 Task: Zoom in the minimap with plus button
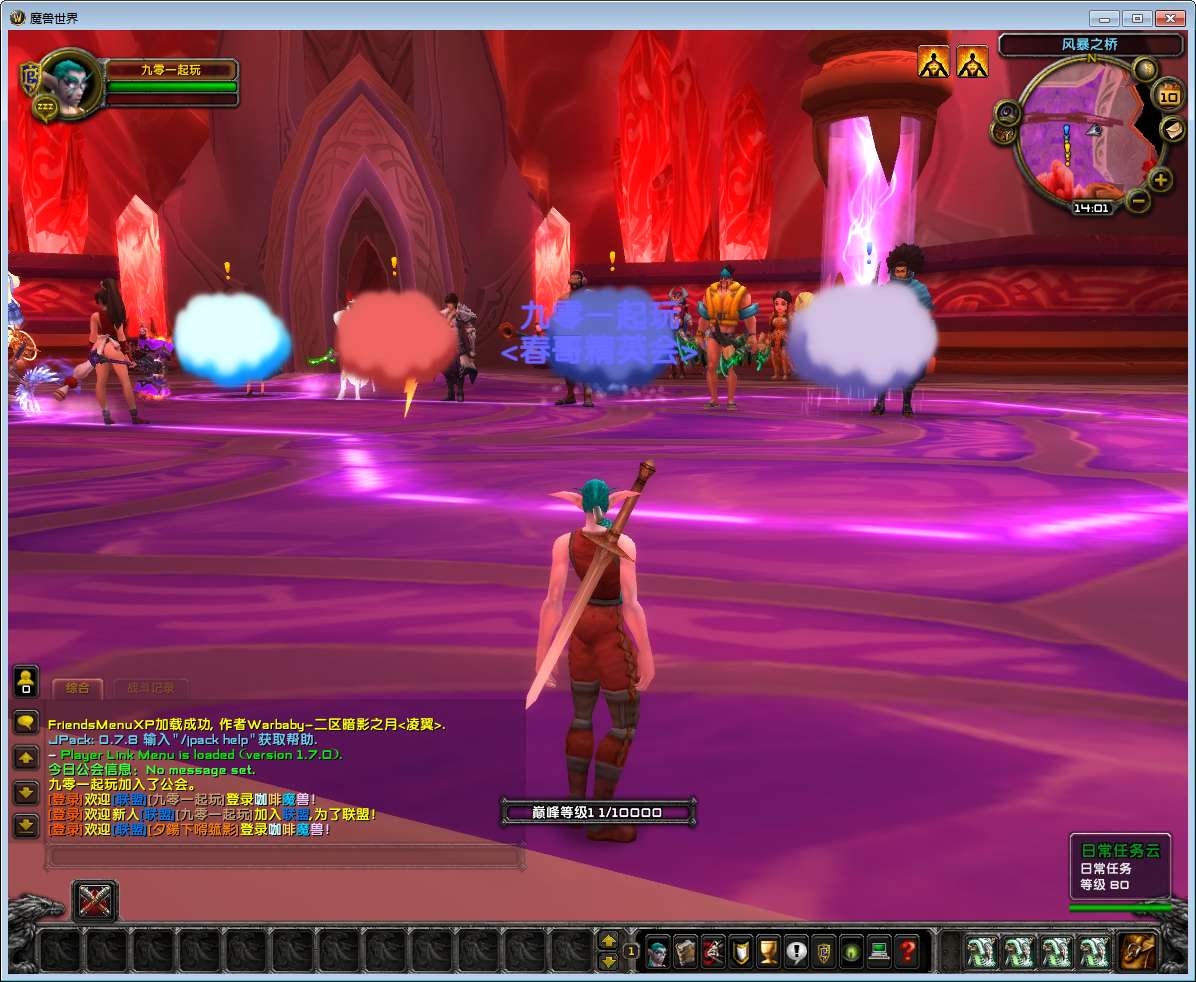[x=1160, y=180]
